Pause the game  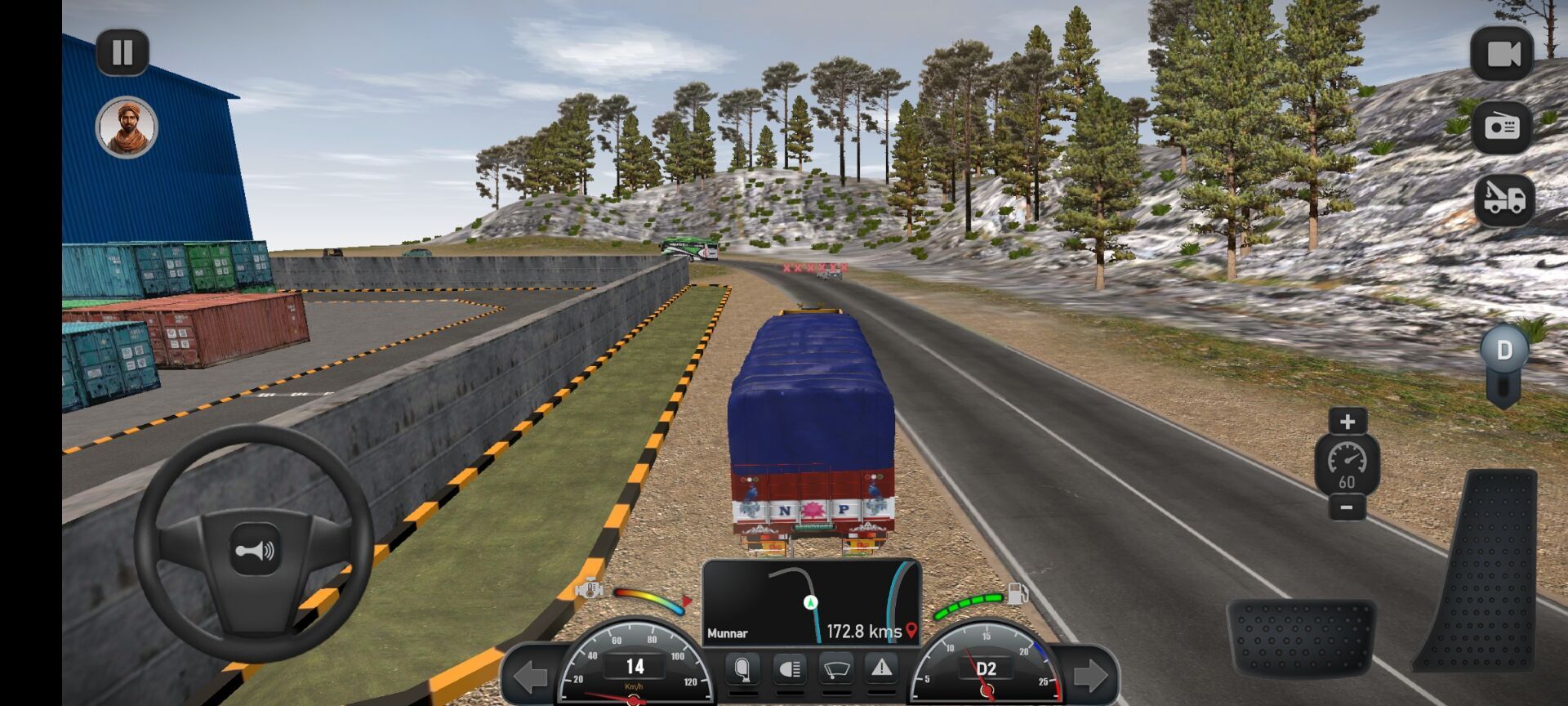tap(122, 53)
